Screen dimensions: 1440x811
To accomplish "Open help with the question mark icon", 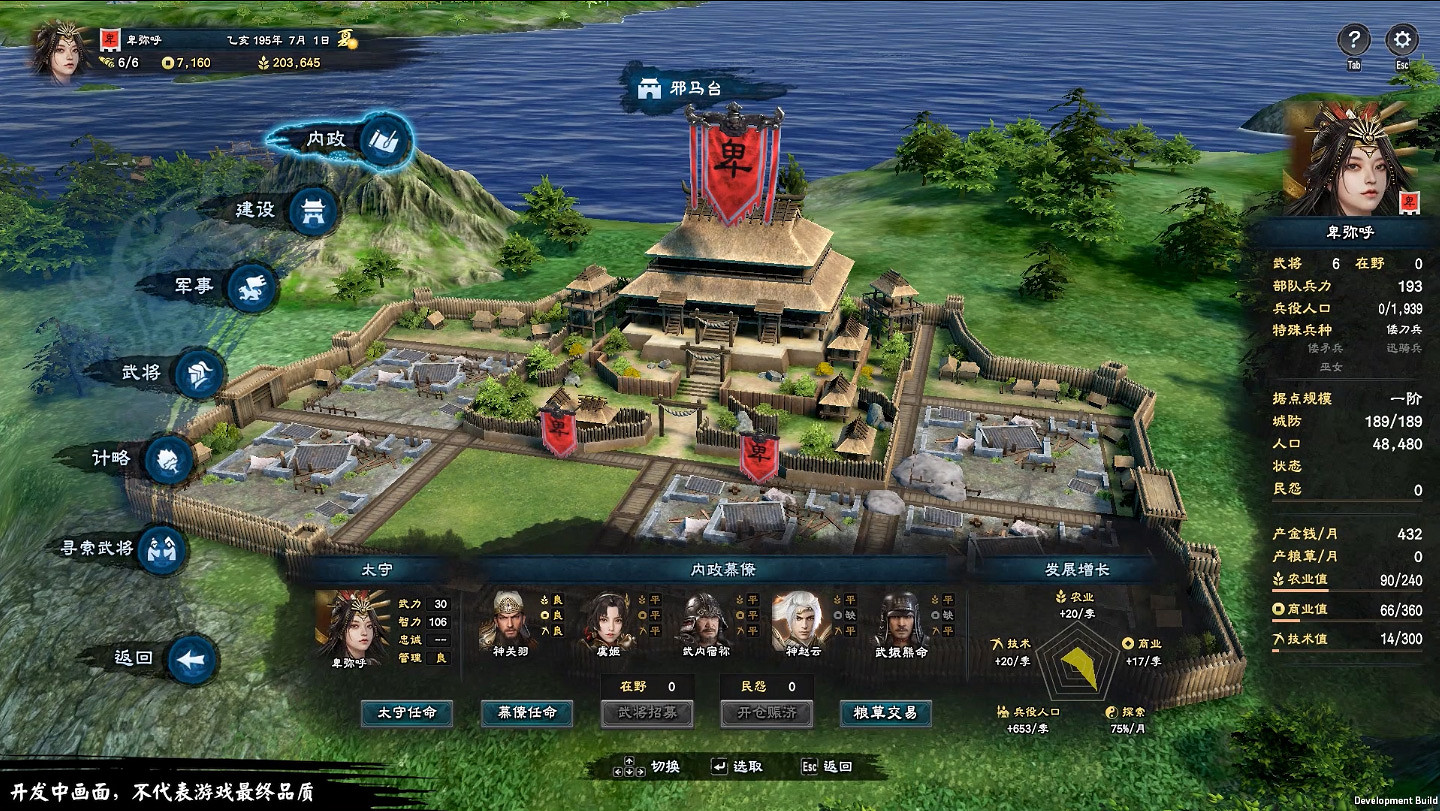I will (1353, 41).
